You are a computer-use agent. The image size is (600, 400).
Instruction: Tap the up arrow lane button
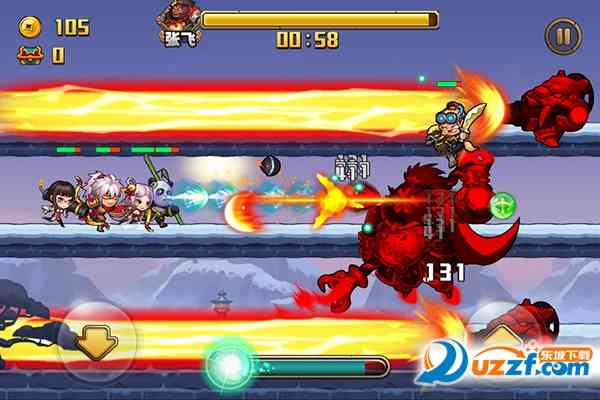click(x=503, y=335)
